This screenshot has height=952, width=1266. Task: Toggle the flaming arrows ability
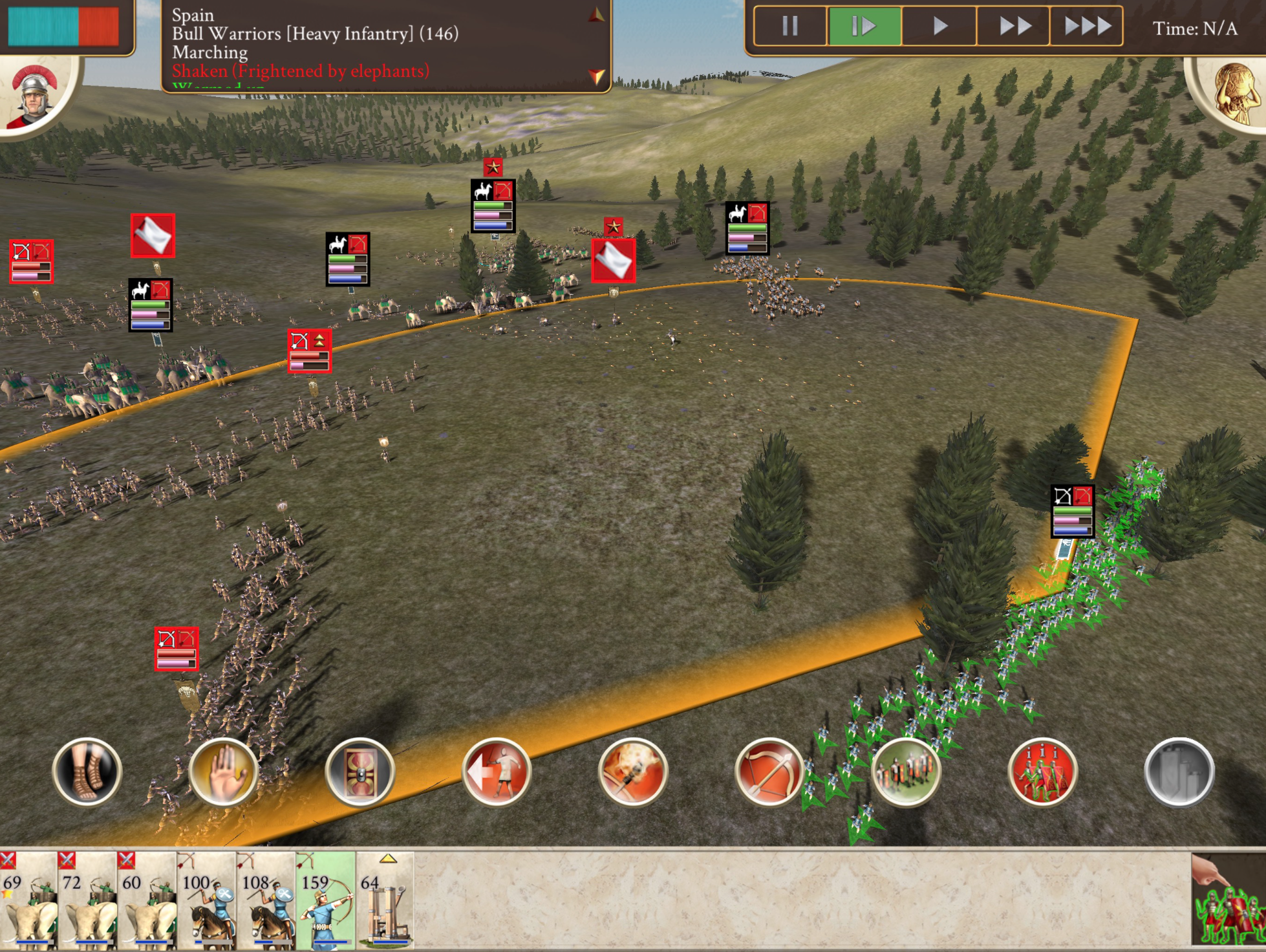tap(633, 772)
